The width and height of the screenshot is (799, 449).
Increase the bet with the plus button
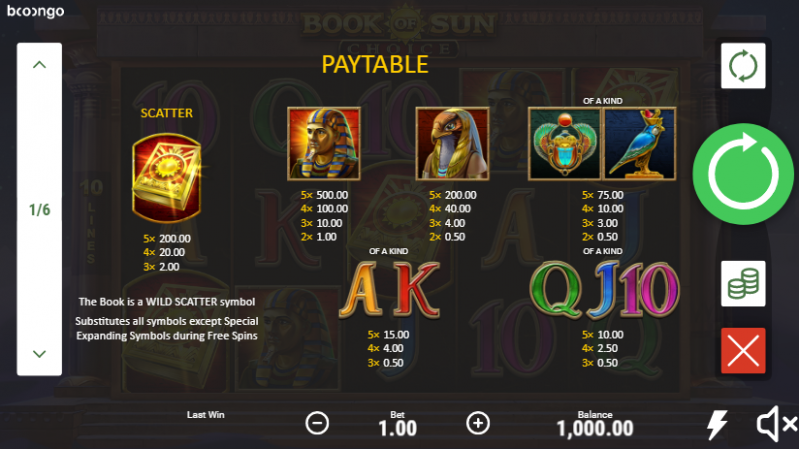tap(479, 423)
